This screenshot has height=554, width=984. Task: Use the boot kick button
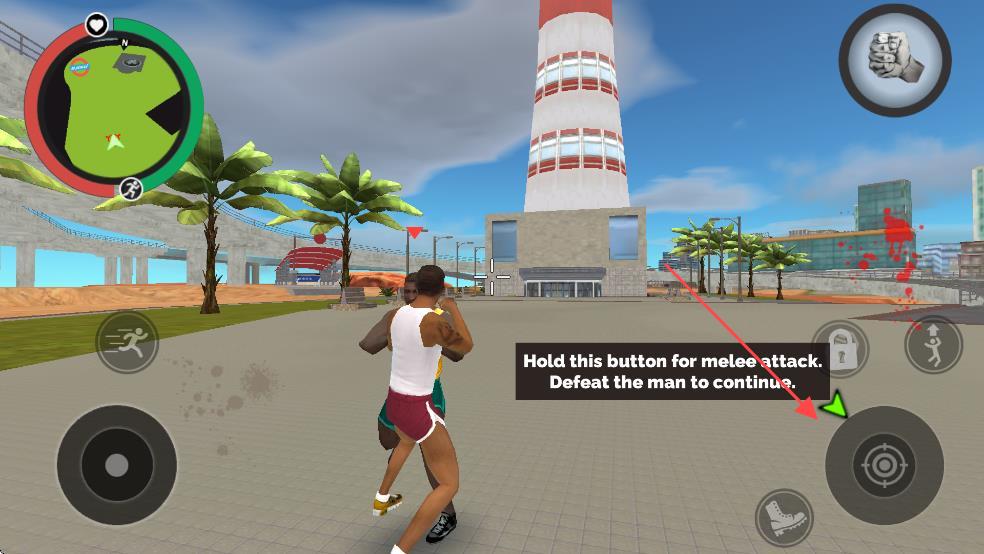[x=784, y=517]
